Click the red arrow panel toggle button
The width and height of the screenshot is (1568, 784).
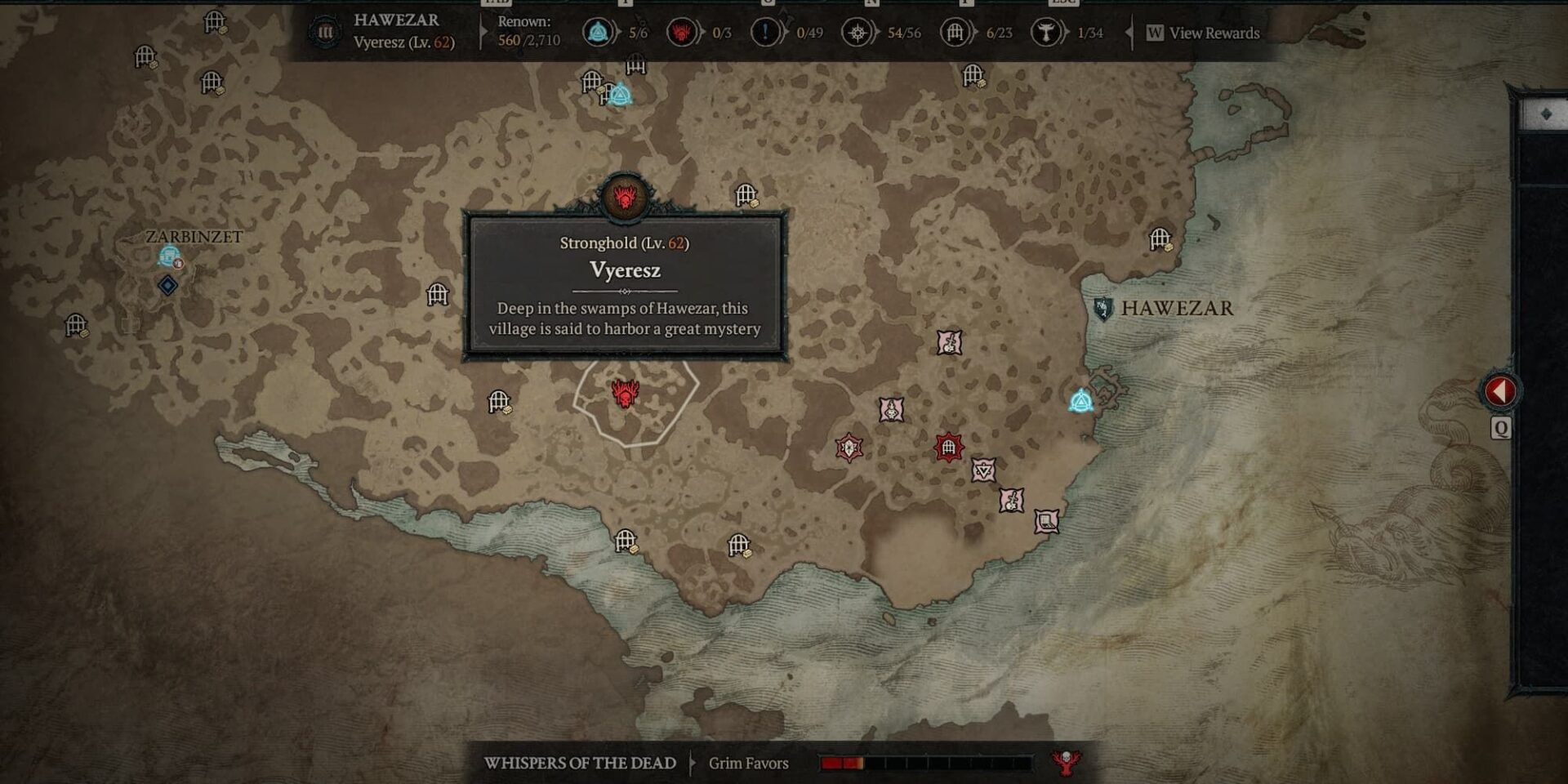[x=1500, y=391]
